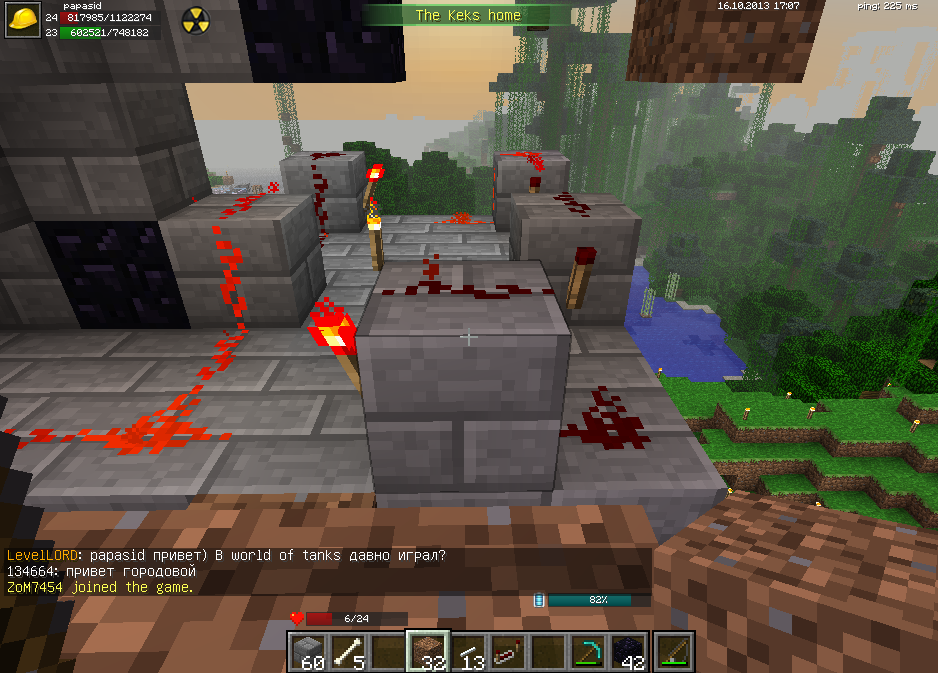Click the yellow hard hat profile icon
The width and height of the screenshot is (938, 673).
24,21
